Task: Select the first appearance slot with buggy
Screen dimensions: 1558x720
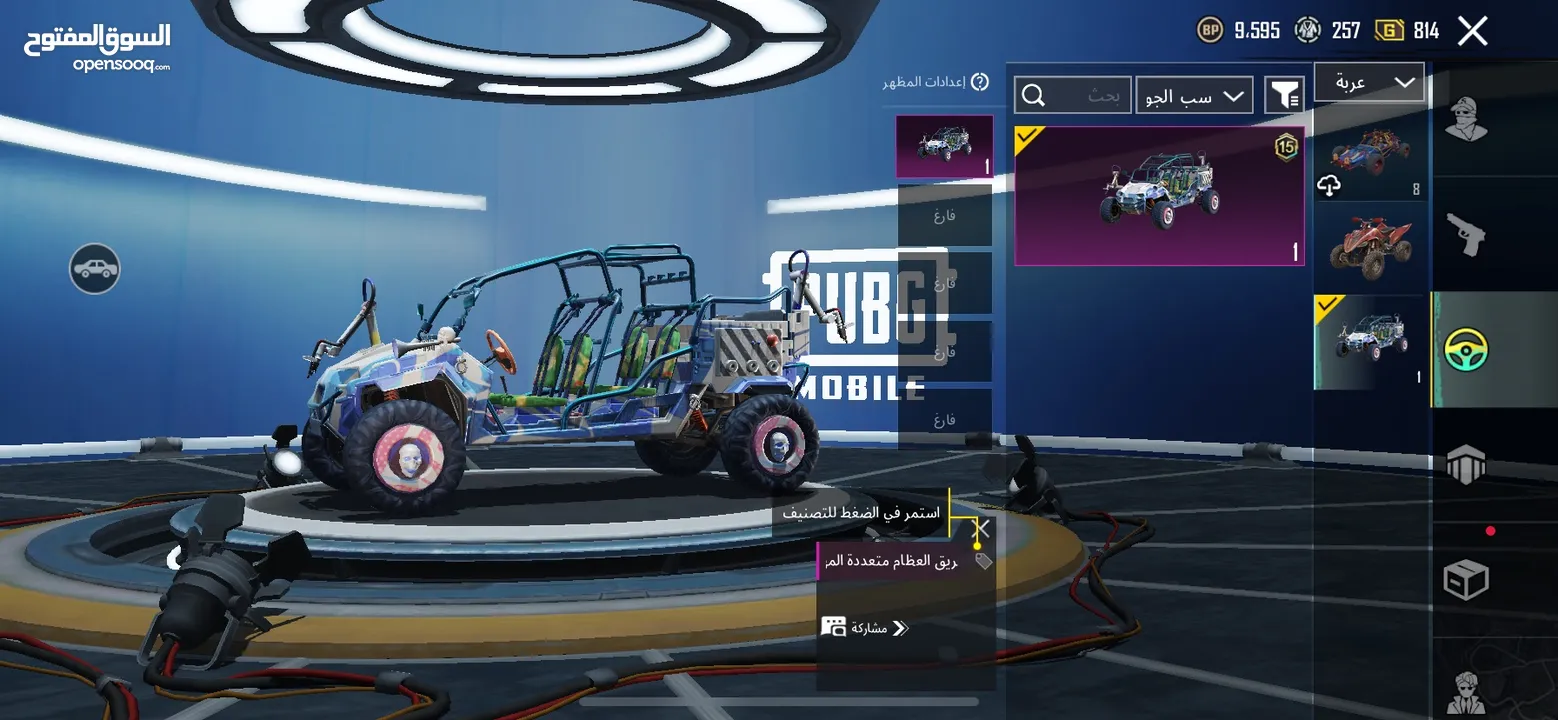Action: pyautogui.click(x=943, y=146)
